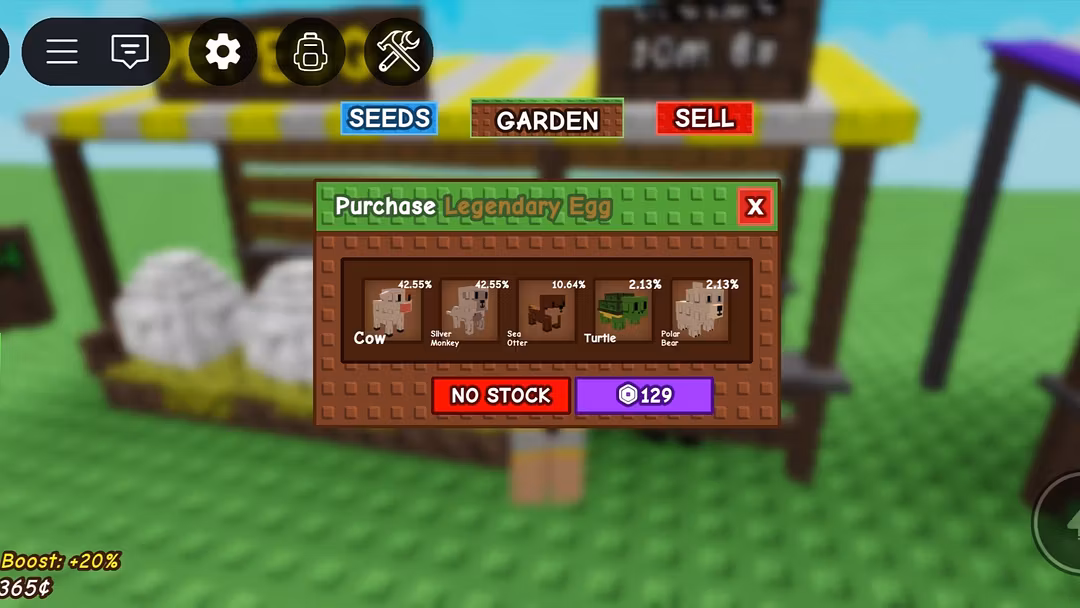
Task: Select the Polar Bear pet tile
Action: coord(700,311)
